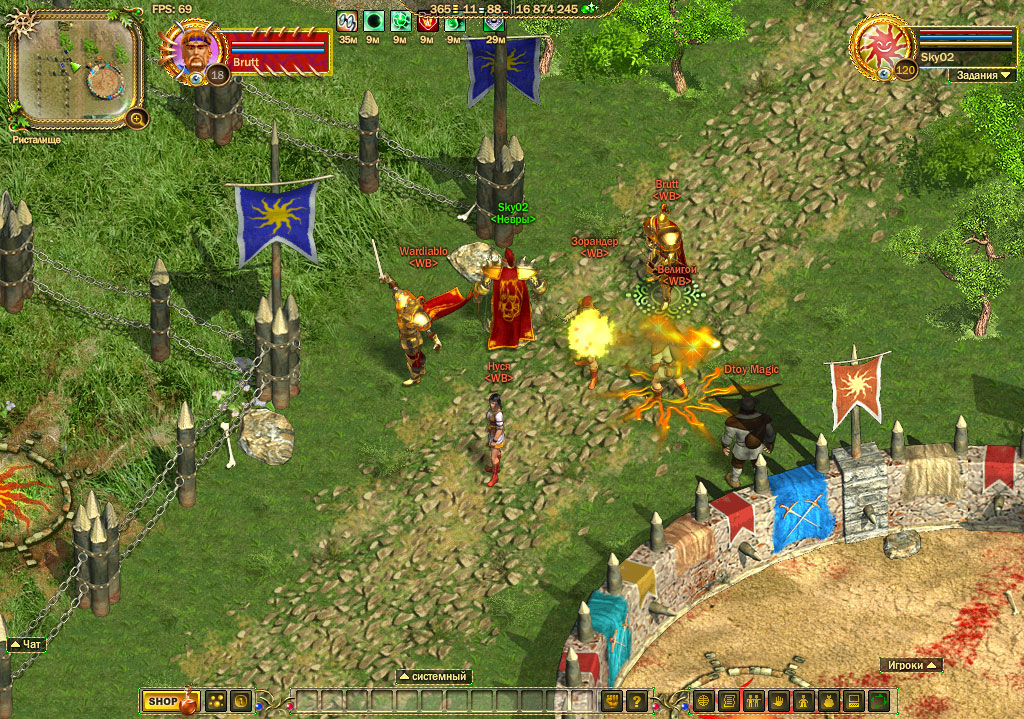Screen dimensions: 1024x719
Task: Open the globe world map button
Action: tap(704, 702)
